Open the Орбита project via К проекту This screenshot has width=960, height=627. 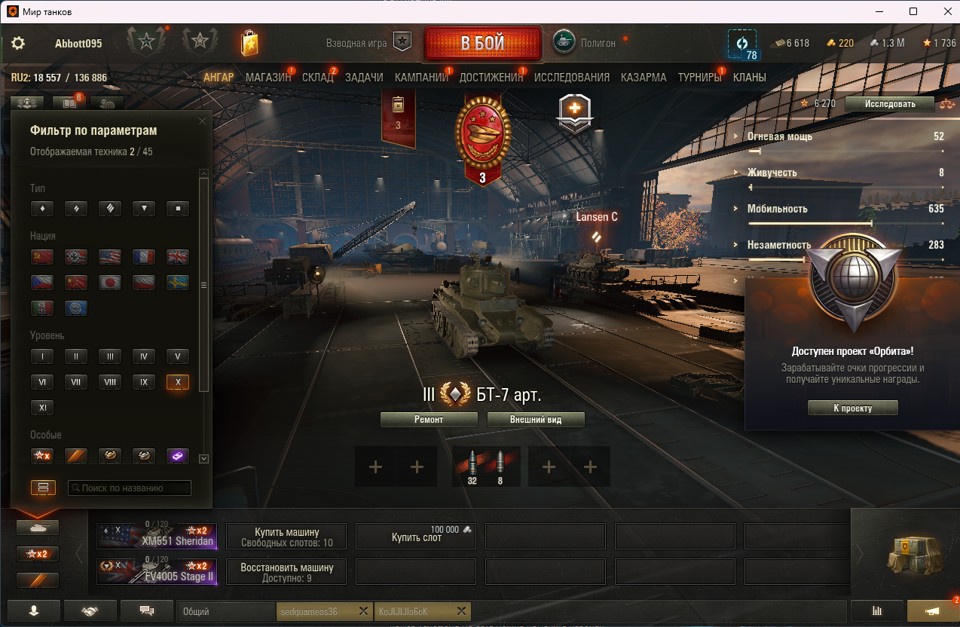coord(852,408)
